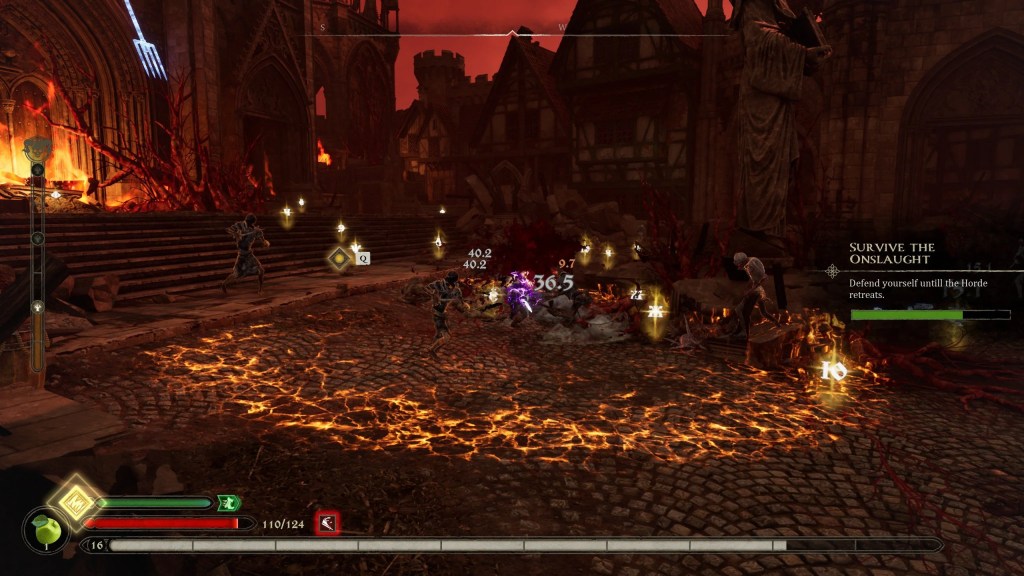
Task: Click the red scythe debuff icon
Action: 327,522
